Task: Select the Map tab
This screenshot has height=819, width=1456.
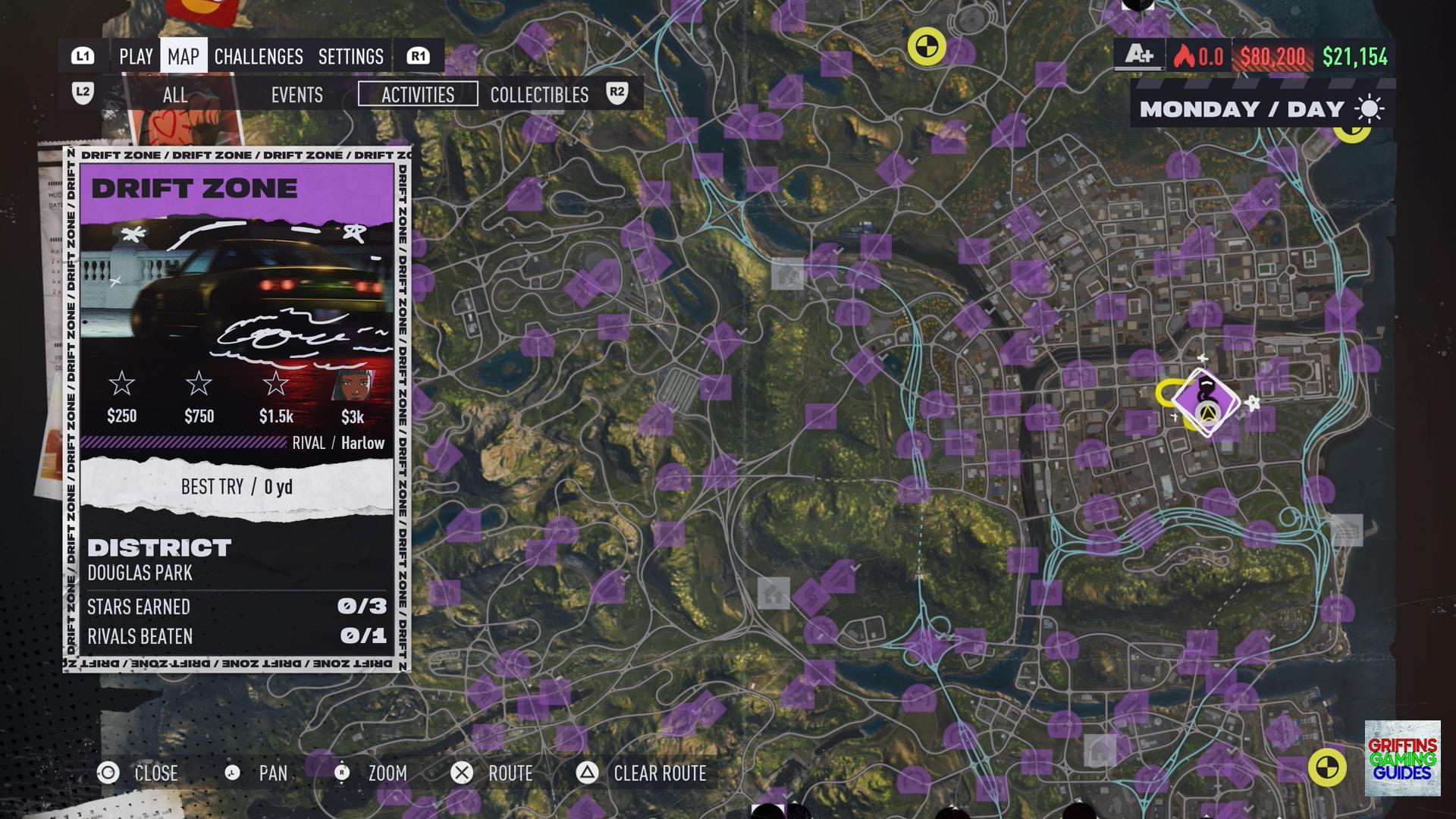Action: click(184, 56)
